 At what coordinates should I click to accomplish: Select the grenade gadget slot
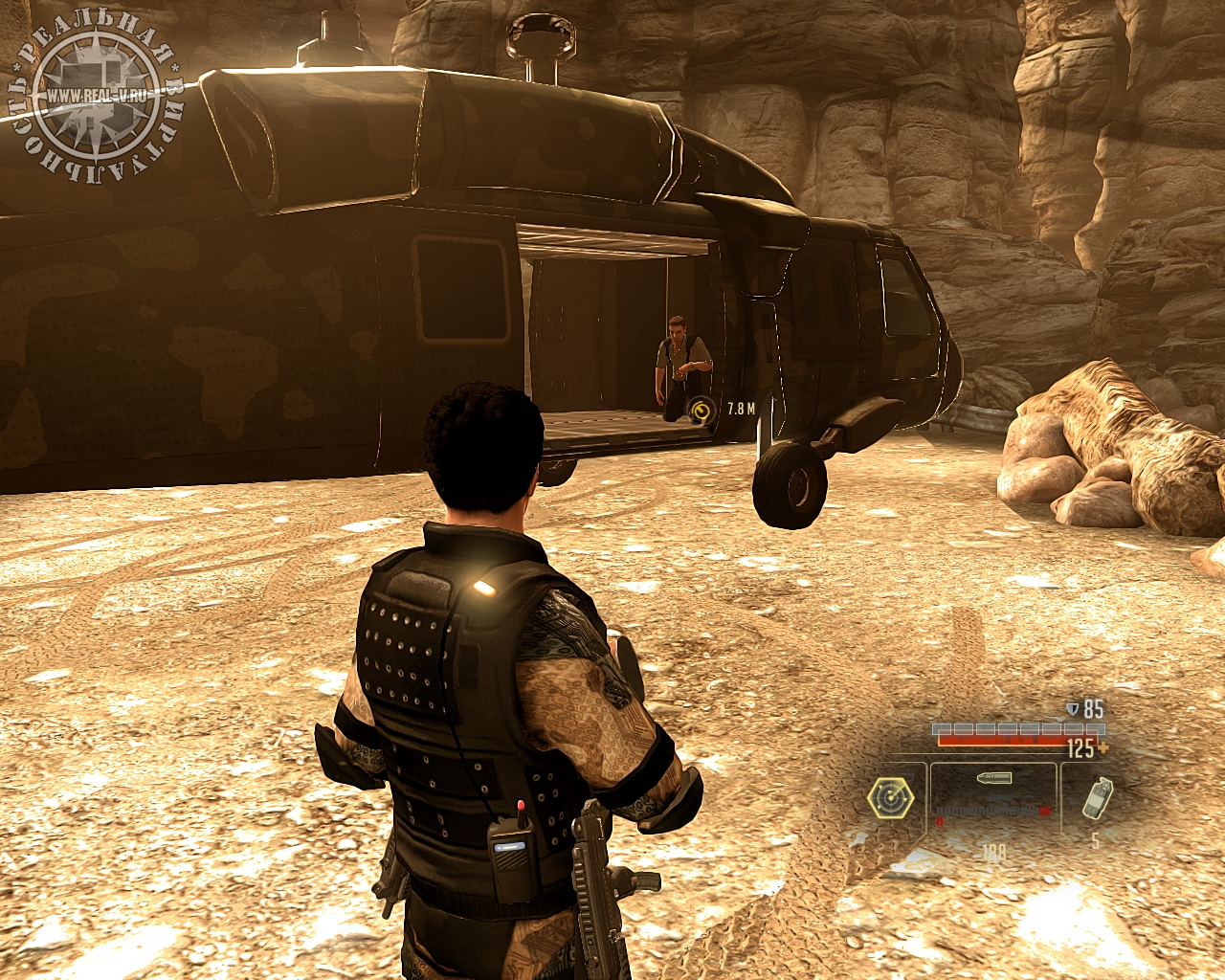click(x=1097, y=798)
